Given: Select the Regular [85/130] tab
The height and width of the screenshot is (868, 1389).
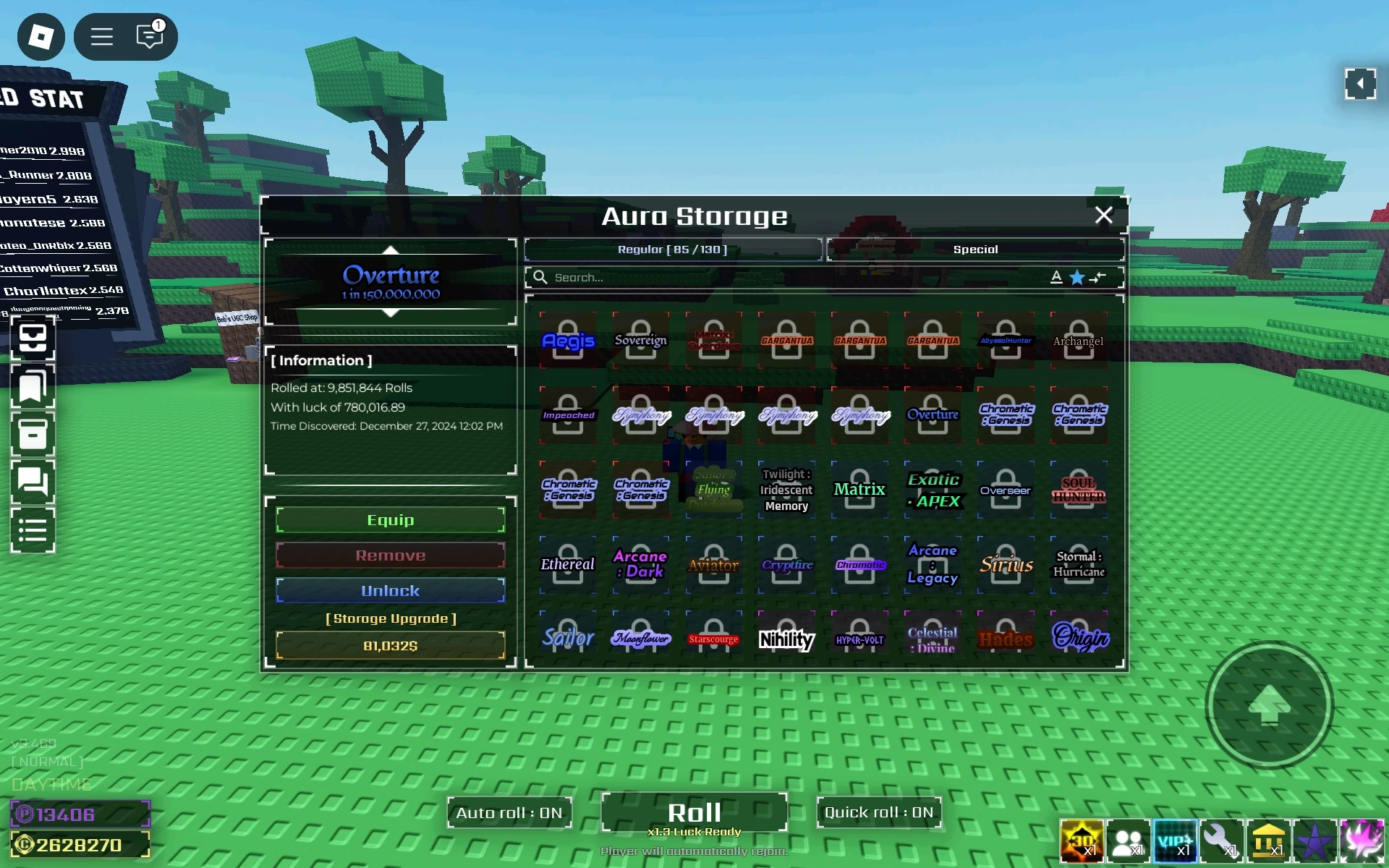Looking at the screenshot, I should [x=673, y=249].
